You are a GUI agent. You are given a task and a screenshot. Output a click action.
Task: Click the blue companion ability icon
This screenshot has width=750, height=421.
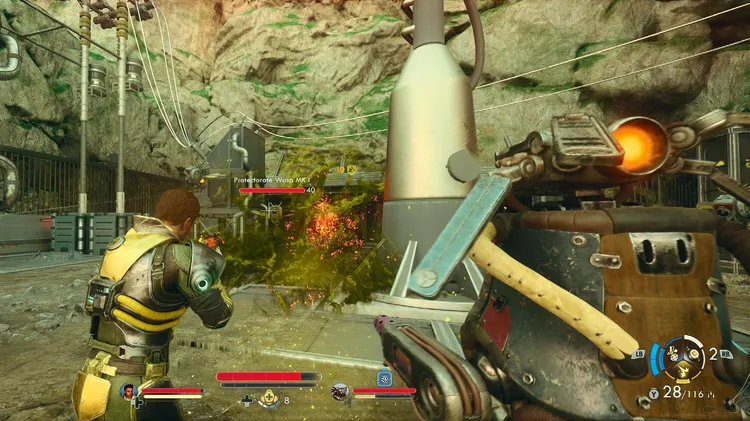pyautogui.click(x=383, y=376)
